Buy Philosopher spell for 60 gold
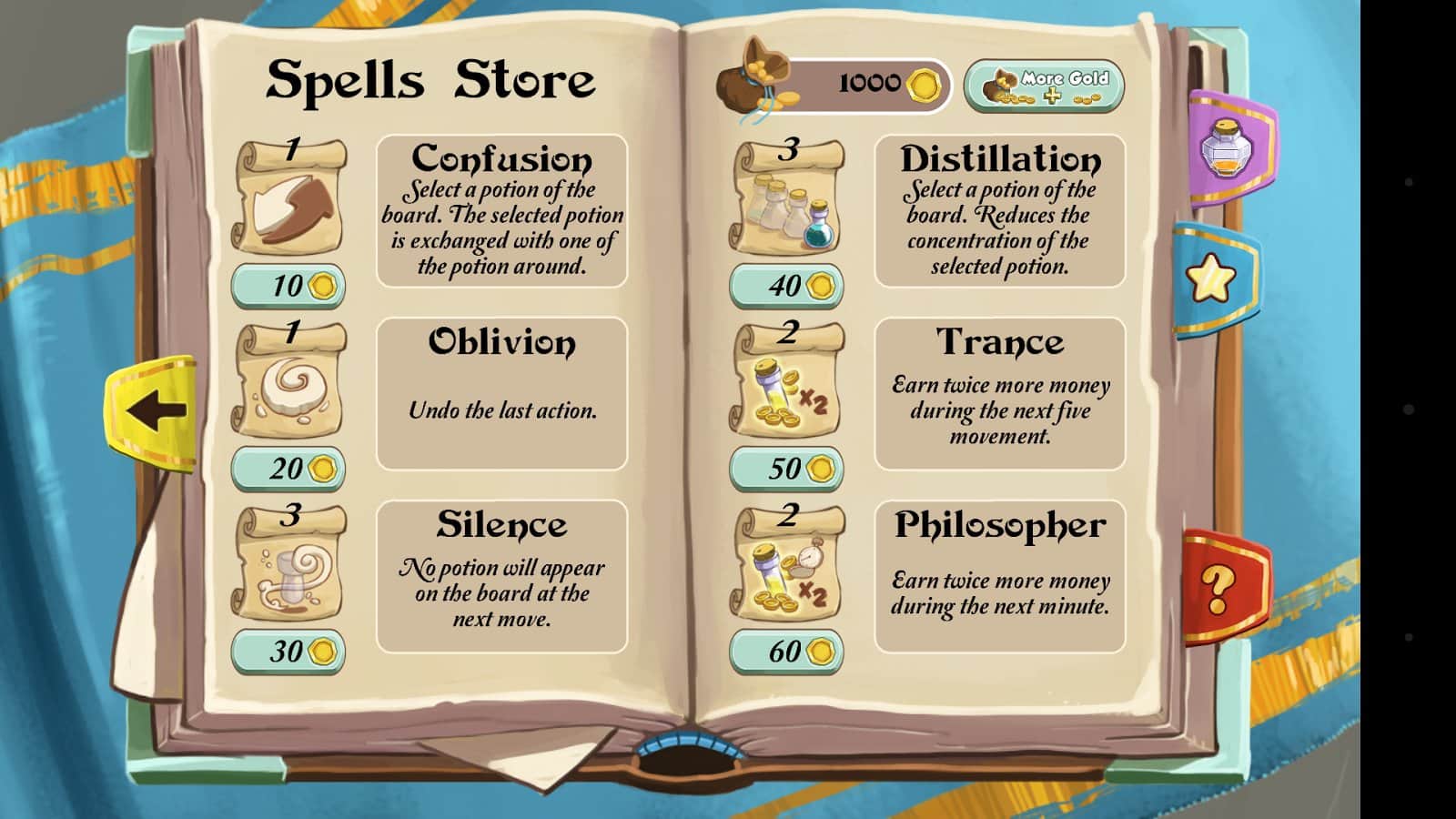 (x=786, y=652)
